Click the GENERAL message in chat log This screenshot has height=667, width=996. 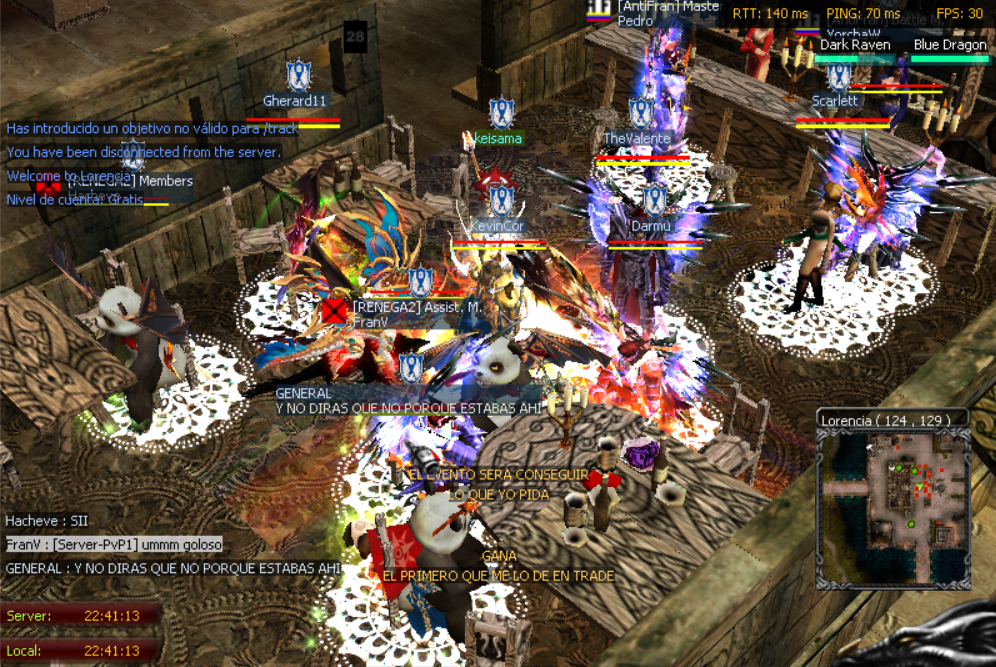coord(172,568)
